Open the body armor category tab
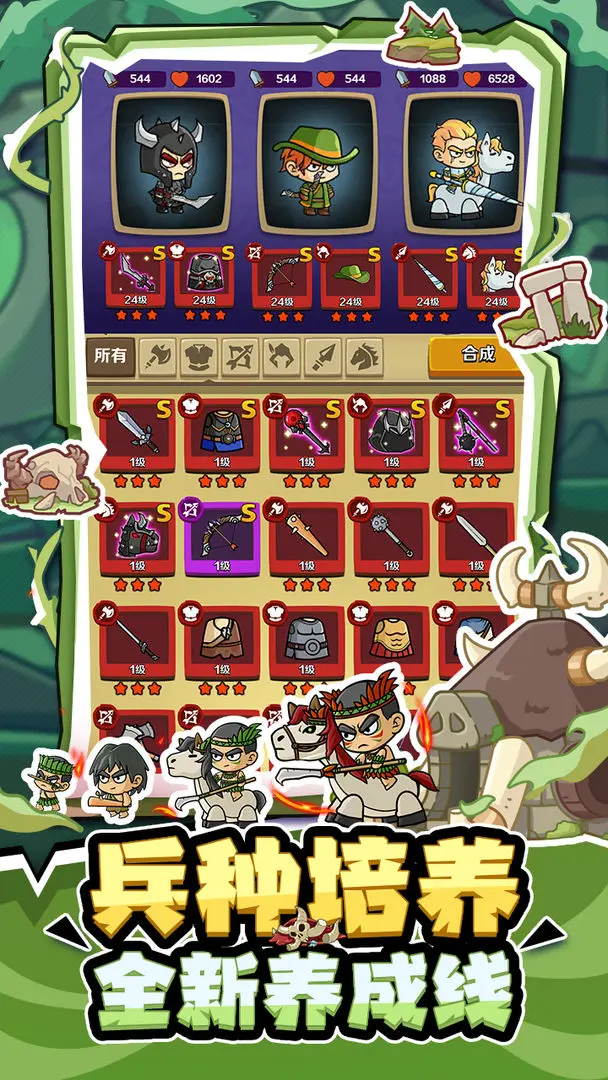Viewport: 608px width, 1080px height. (200, 356)
